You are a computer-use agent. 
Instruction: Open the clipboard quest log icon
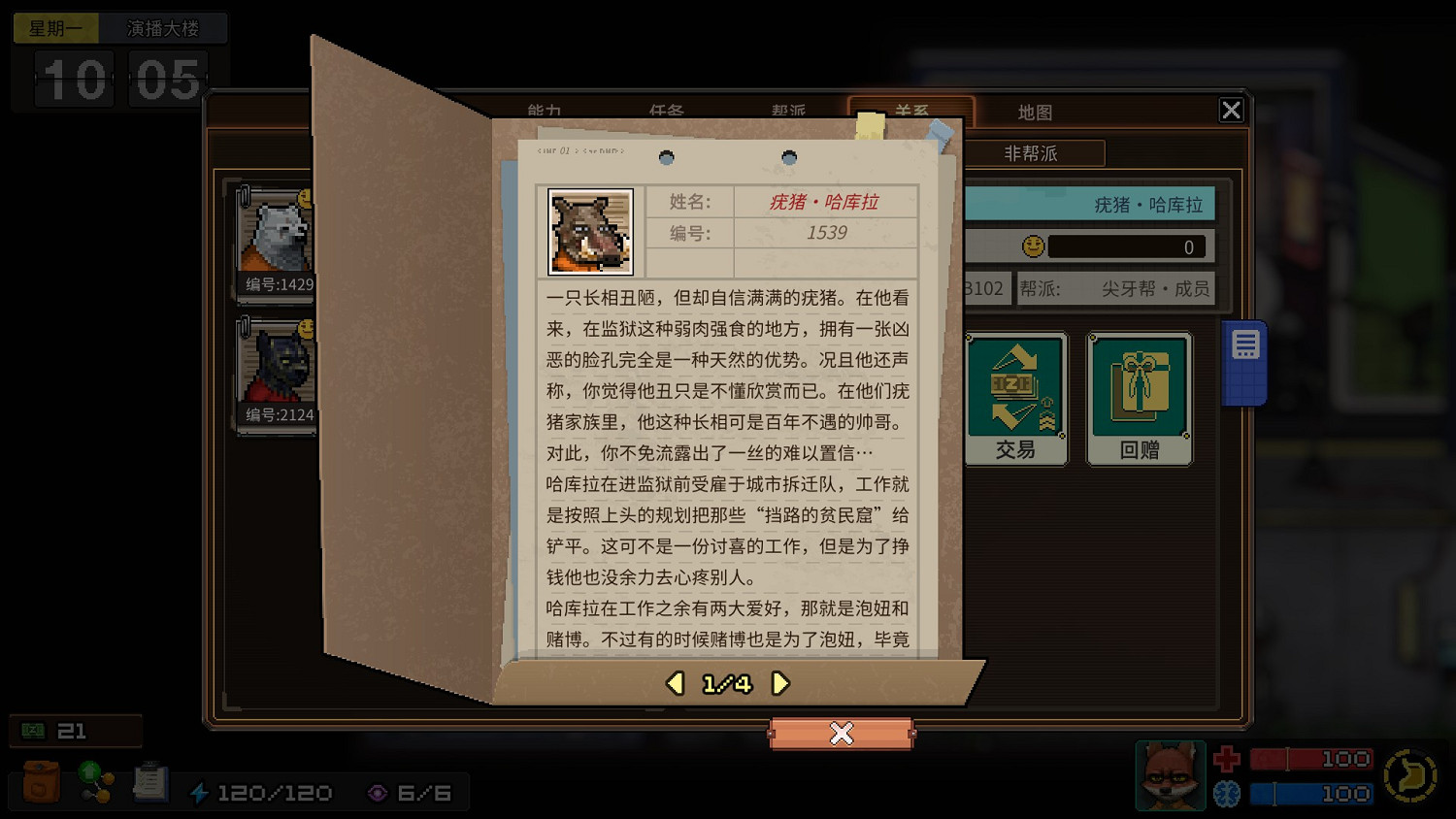pos(150,782)
